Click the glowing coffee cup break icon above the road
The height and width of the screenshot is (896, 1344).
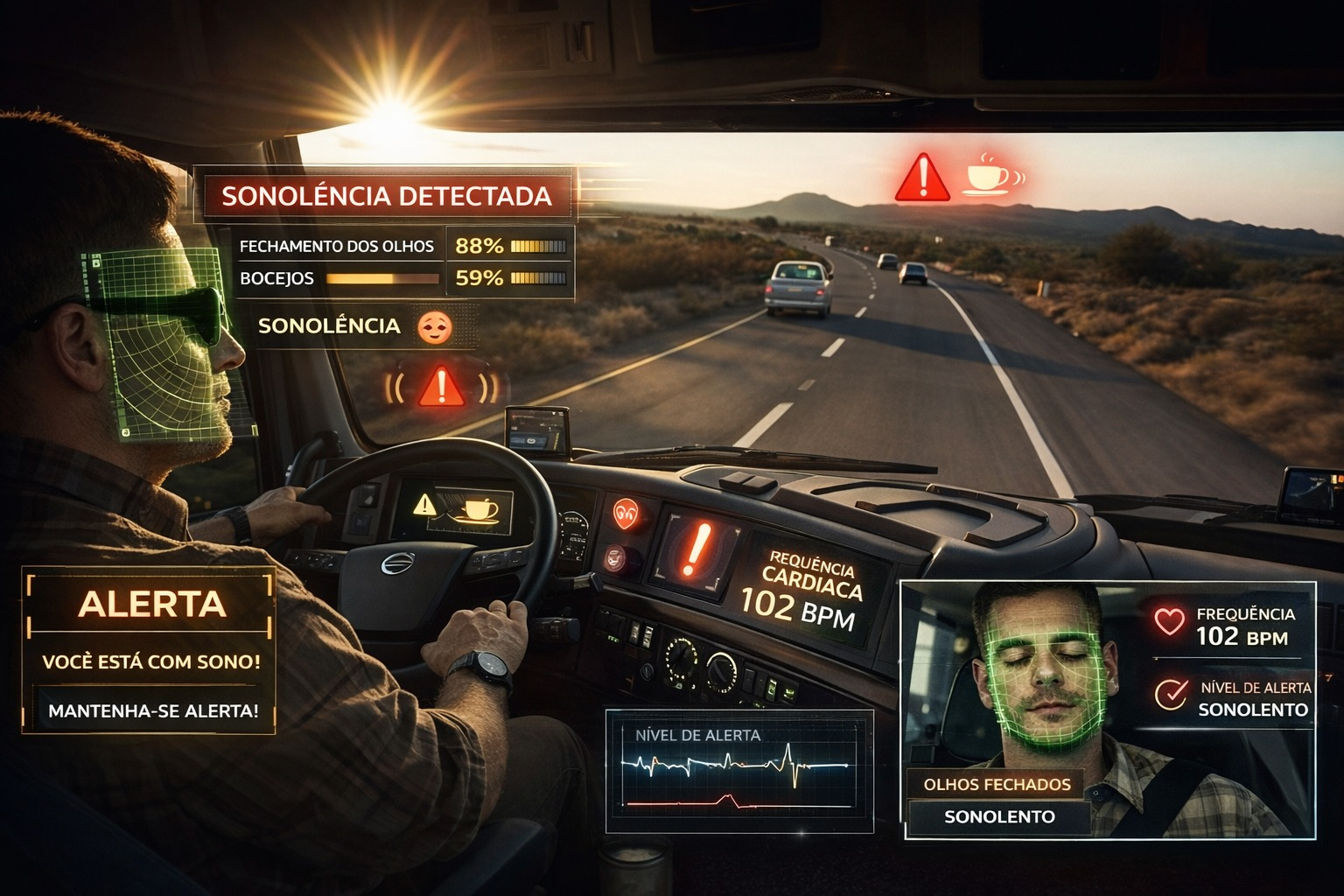(x=989, y=175)
